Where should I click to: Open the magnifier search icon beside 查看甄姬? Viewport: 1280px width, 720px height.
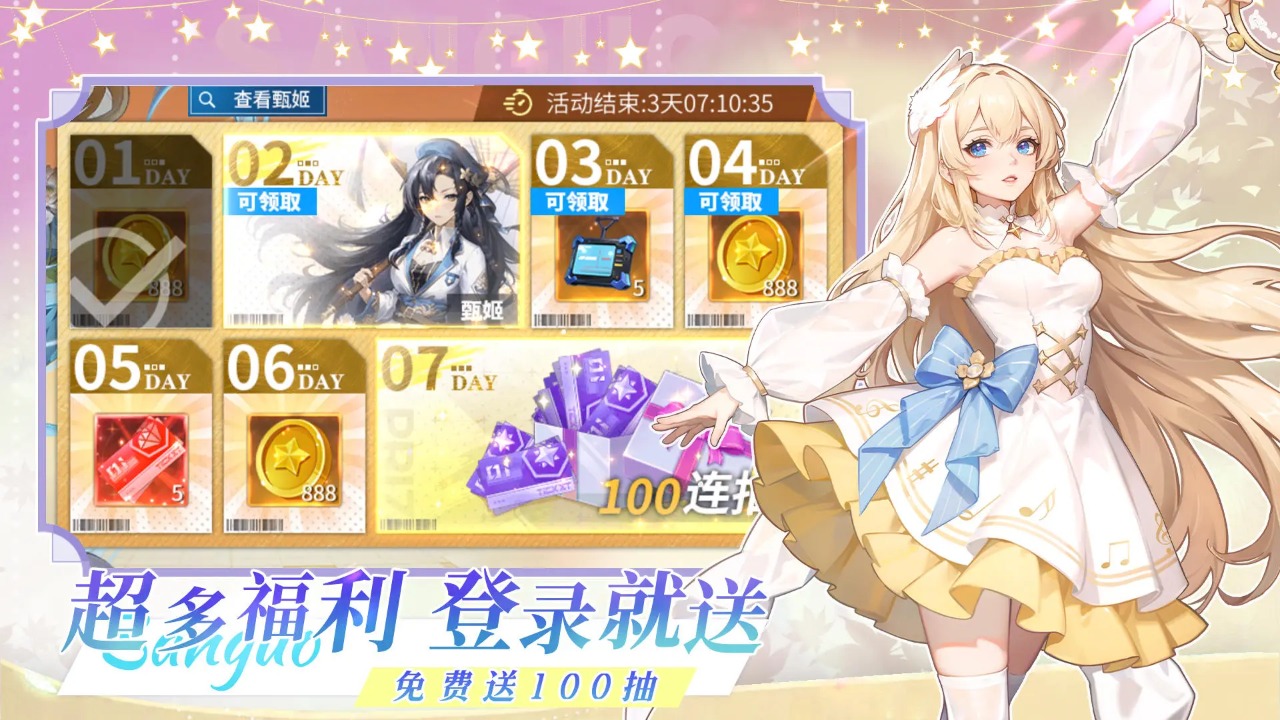[206, 99]
